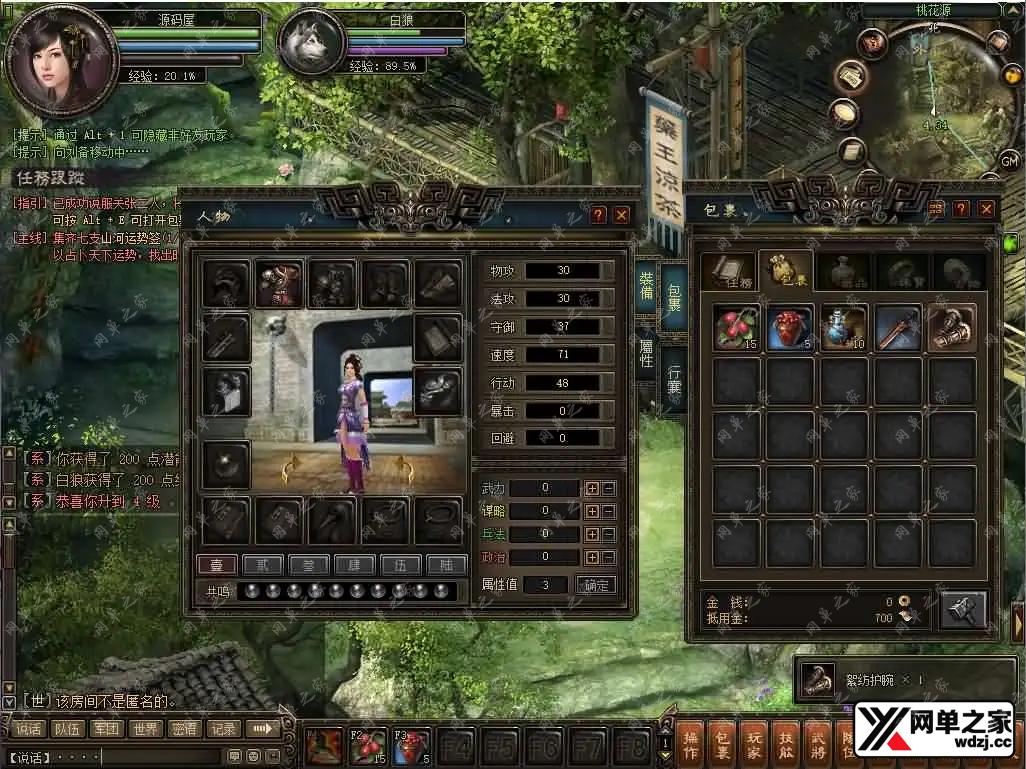
Task: Close the 包裹 bag window
Action: [986, 208]
